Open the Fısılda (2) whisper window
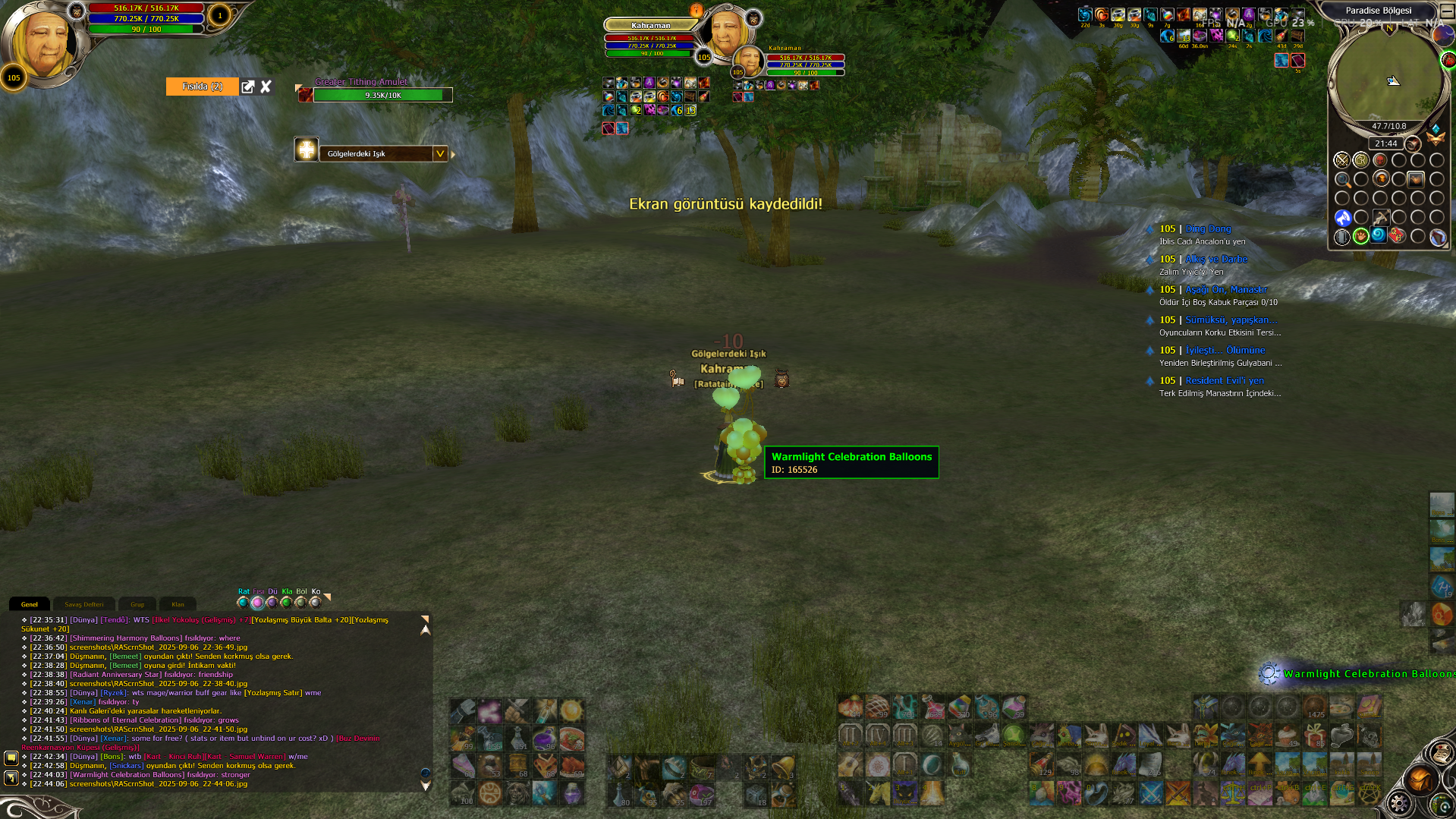Viewport: 1456px width, 819px height. pyautogui.click(x=202, y=87)
